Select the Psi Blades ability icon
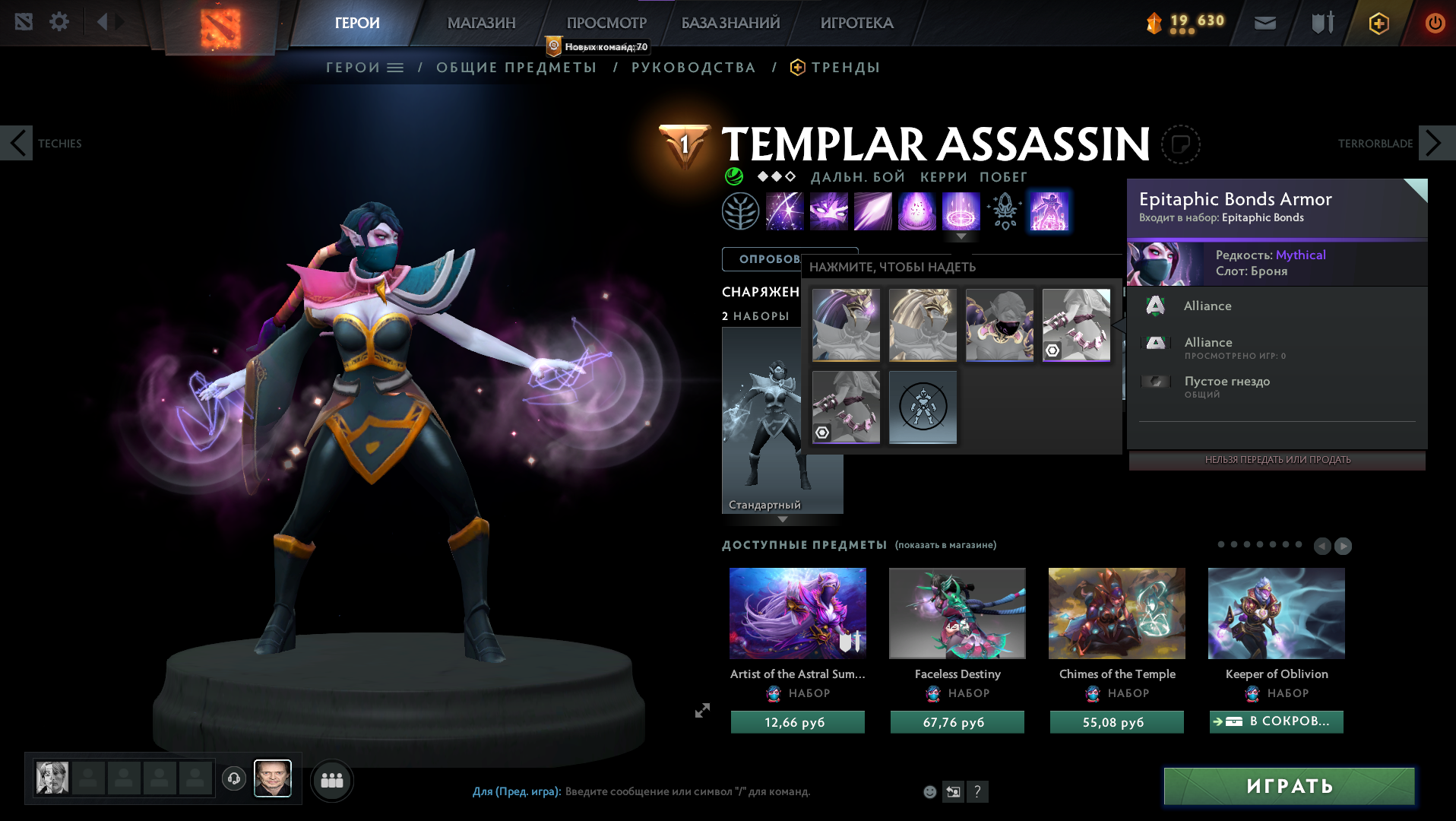1456x821 pixels. pyautogui.click(x=872, y=211)
